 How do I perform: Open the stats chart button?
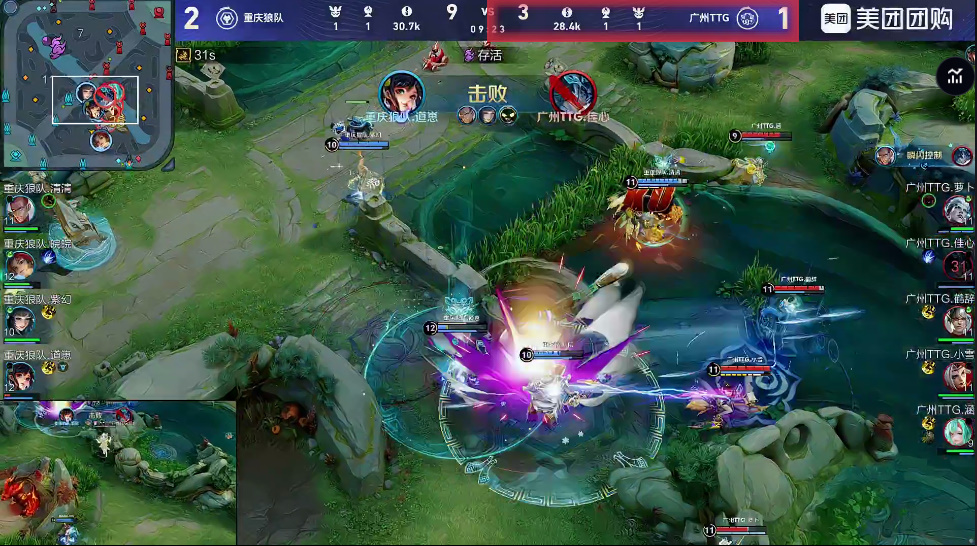[955, 77]
